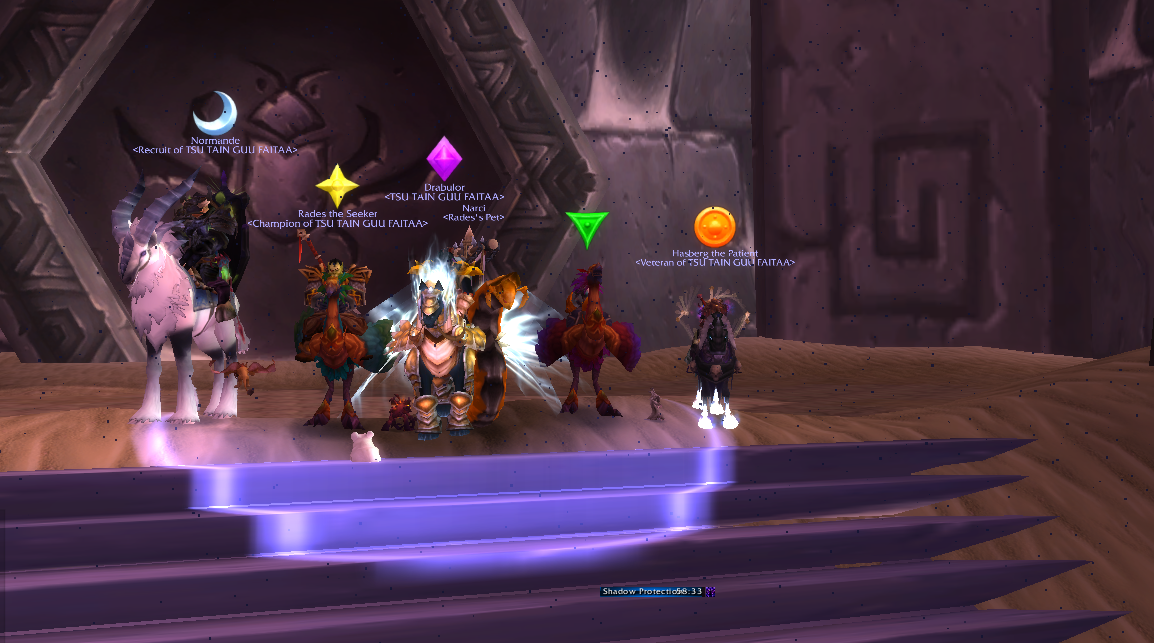Select the Rades the Seeker nameplate
1154x643 pixels.
tap(337, 214)
